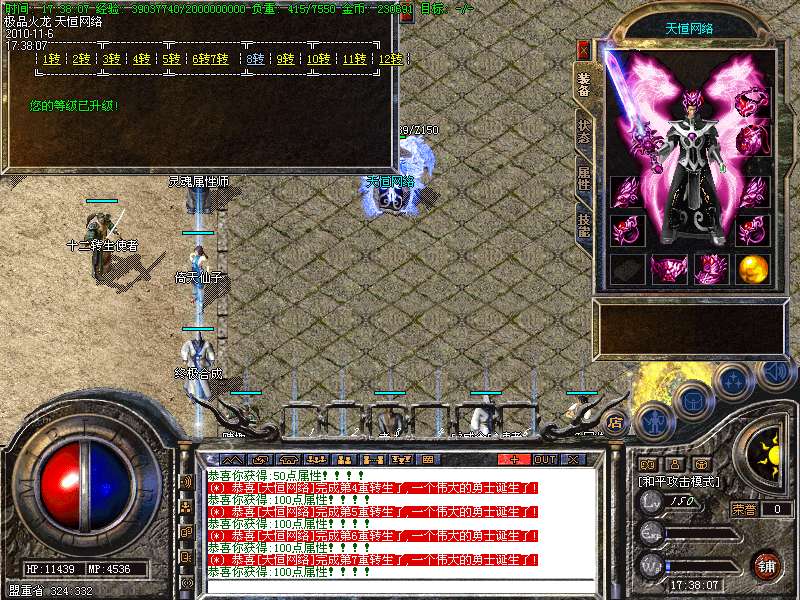The height and width of the screenshot is (600, 800).
Task: Click the highlighted 8转 link
Action: pos(256,59)
